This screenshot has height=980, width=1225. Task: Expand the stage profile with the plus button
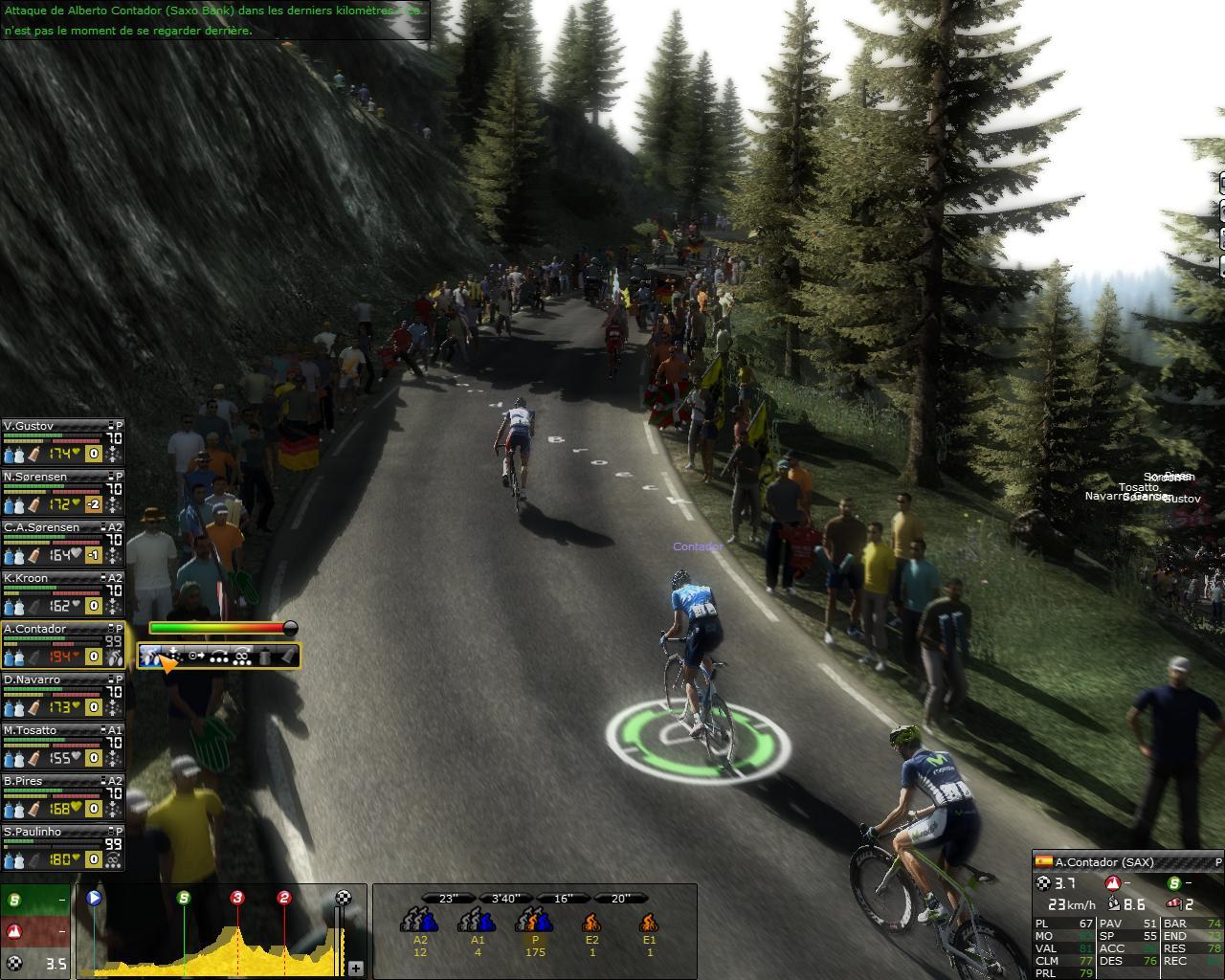pyautogui.click(x=355, y=969)
